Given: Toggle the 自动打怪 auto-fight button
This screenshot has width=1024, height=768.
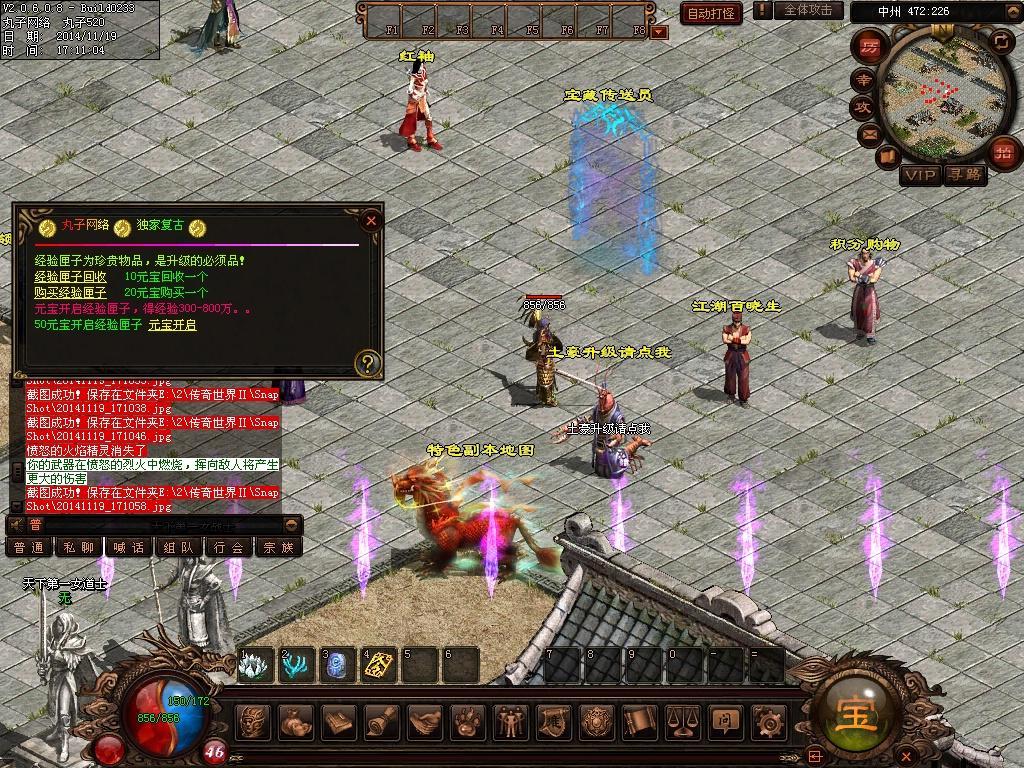Looking at the screenshot, I should click(711, 13).
